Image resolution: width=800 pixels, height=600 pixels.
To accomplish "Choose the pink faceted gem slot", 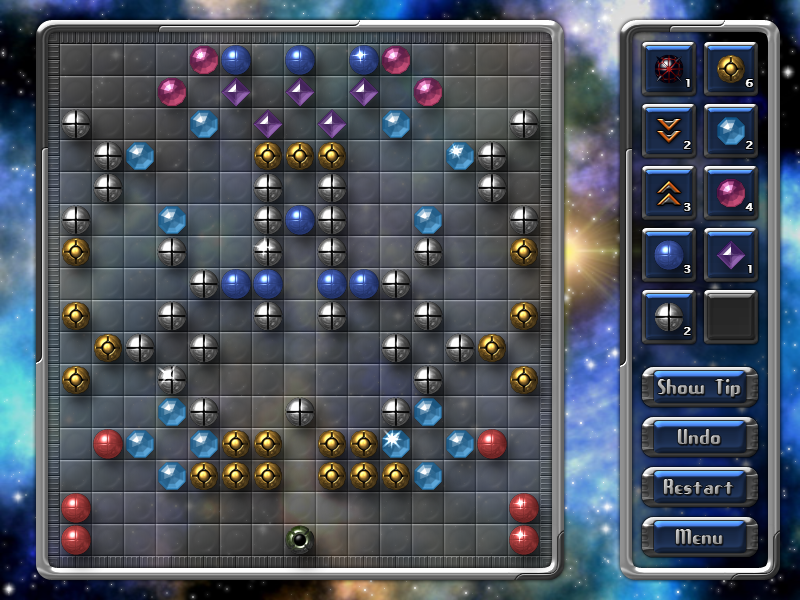I will 730,192.
